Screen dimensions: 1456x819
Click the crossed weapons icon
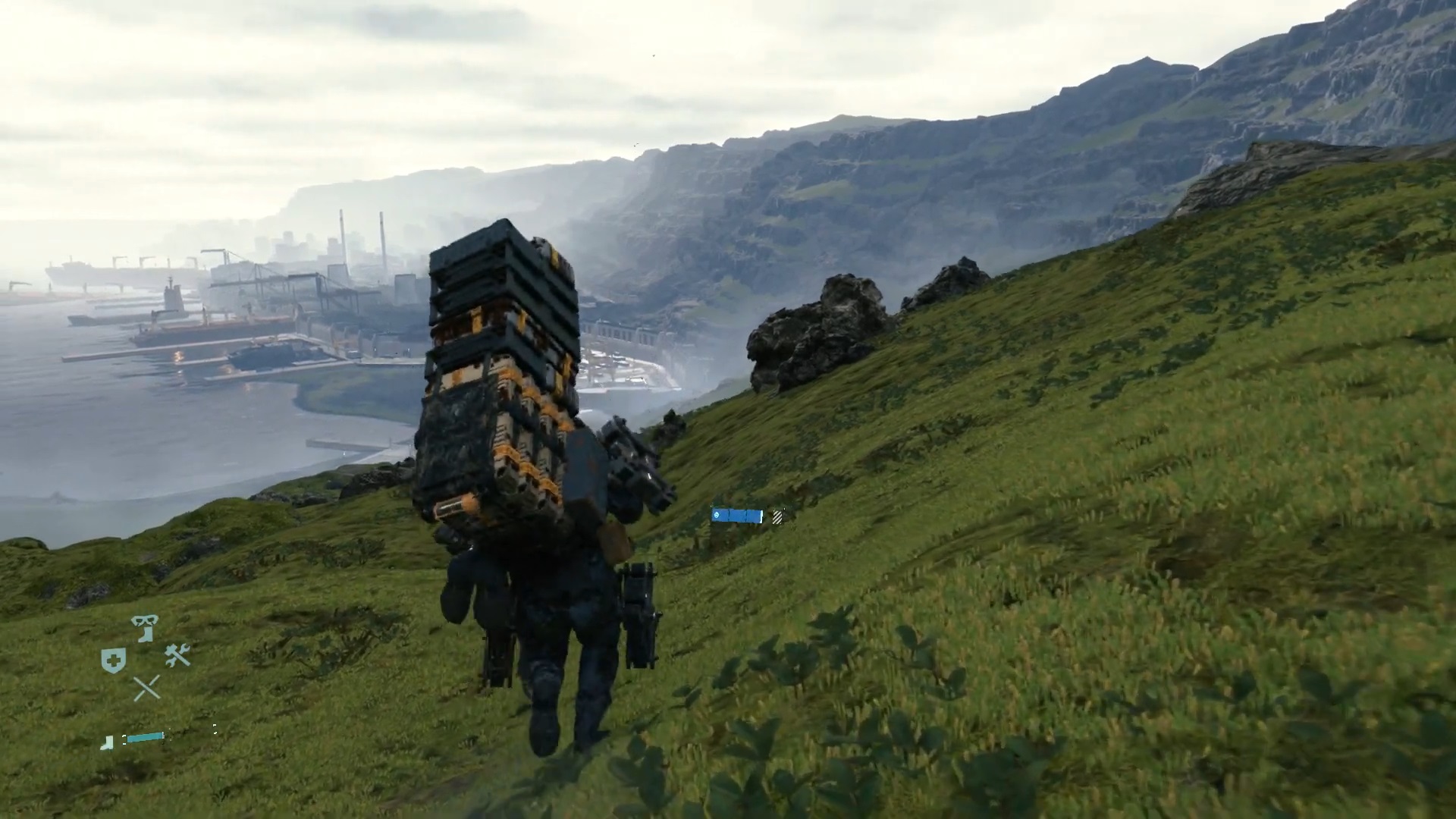pos(146,686)
